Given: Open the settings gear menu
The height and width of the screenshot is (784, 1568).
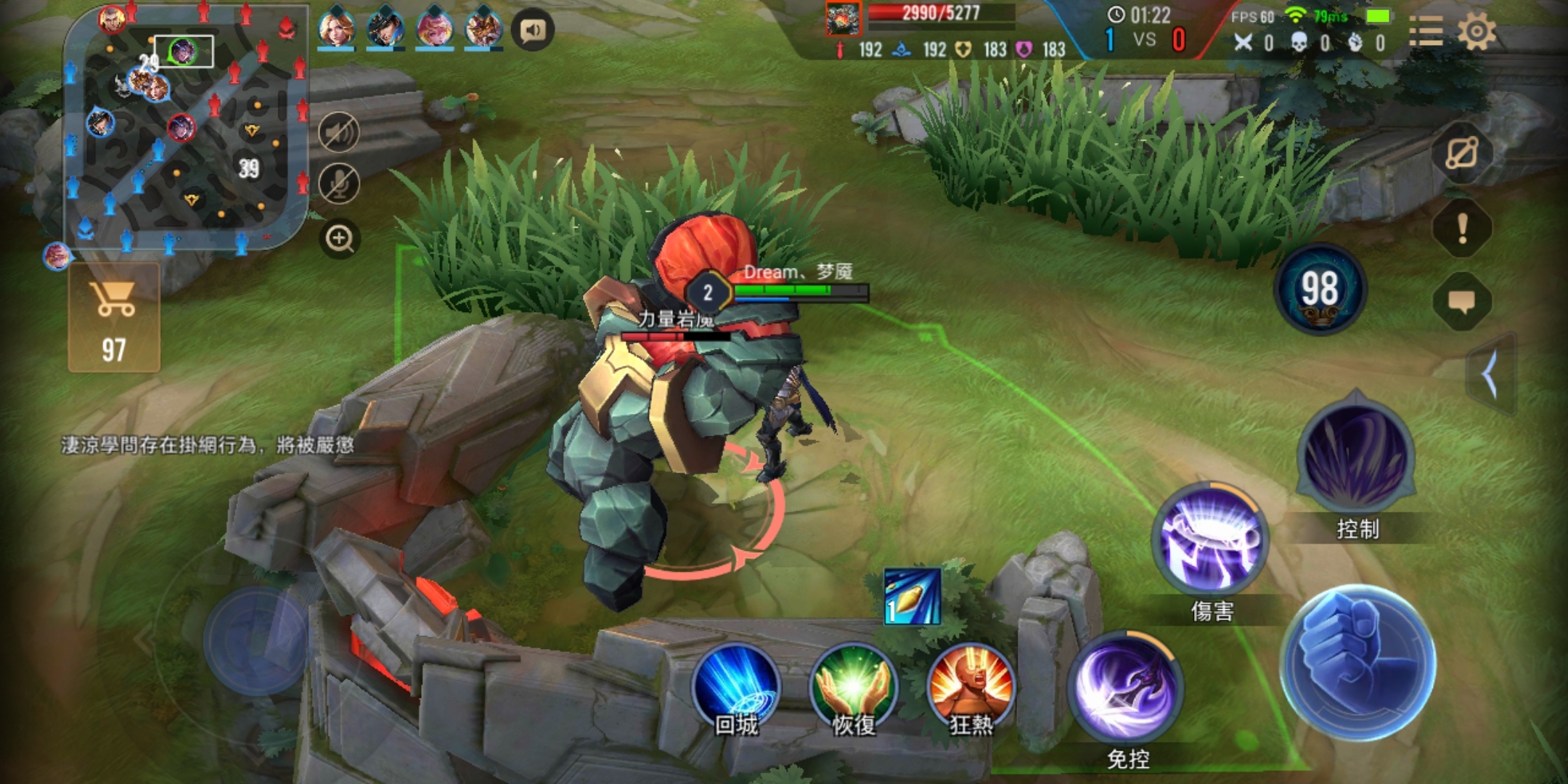Looking at the screenshot, I should 1477,32.
